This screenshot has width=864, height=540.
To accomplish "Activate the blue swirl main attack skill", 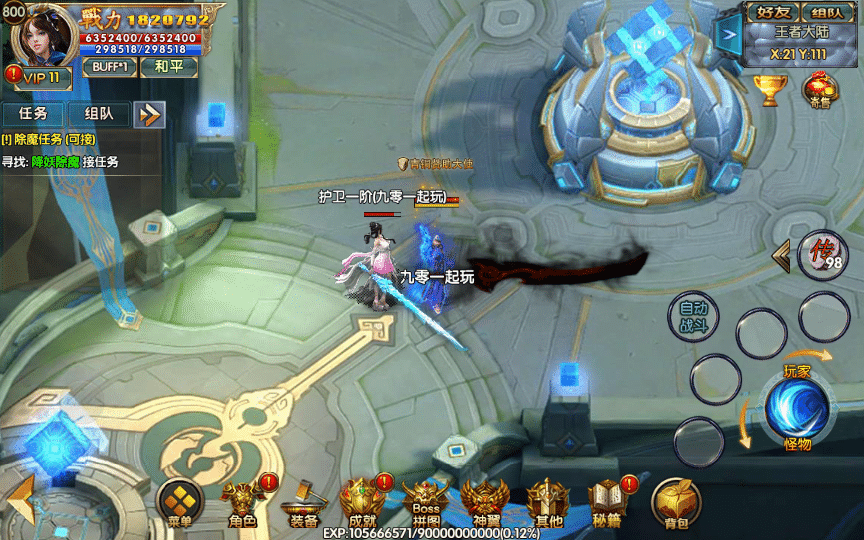I will point(796,409).
